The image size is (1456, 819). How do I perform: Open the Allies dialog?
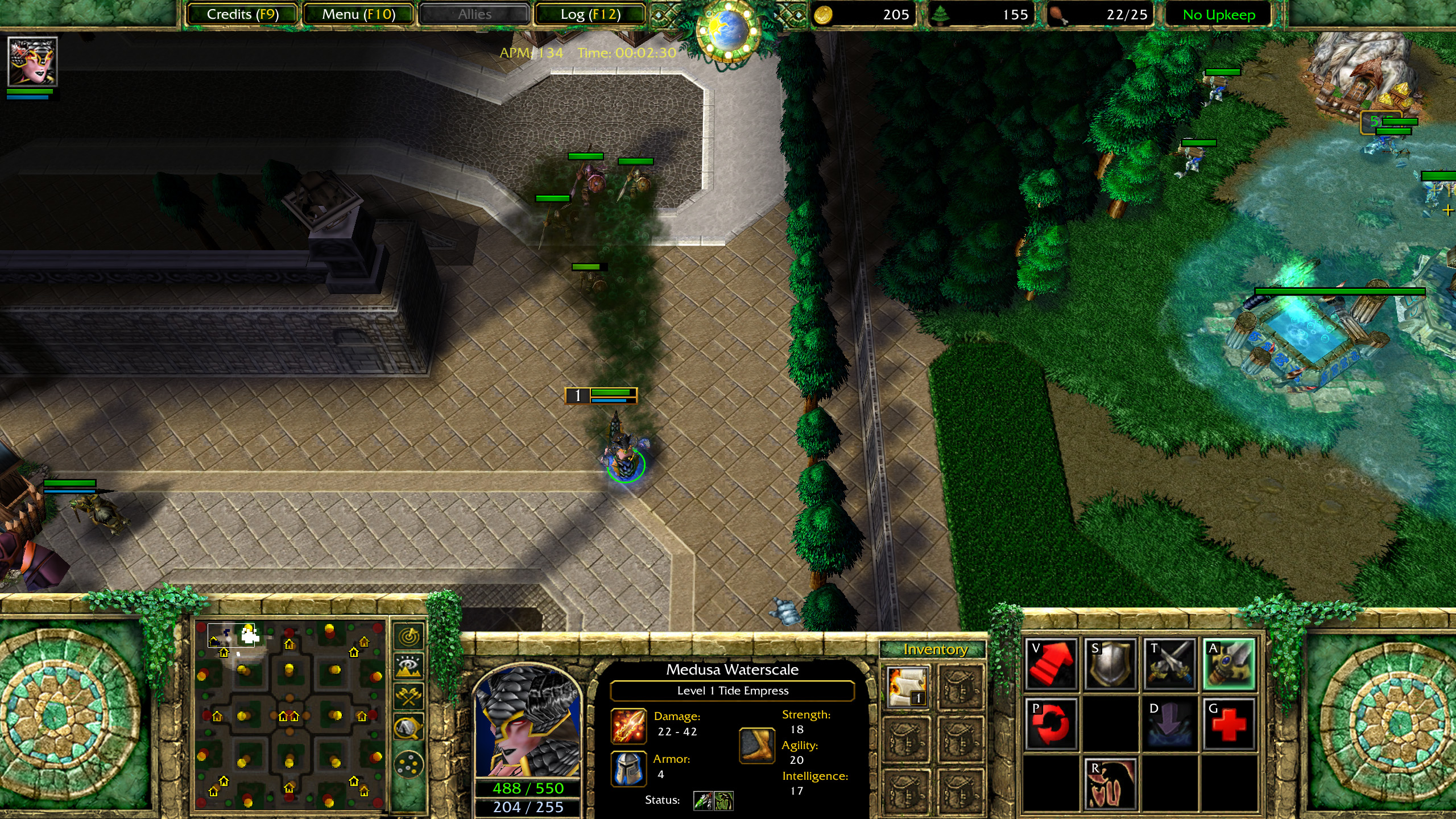(x=475, y=14)
